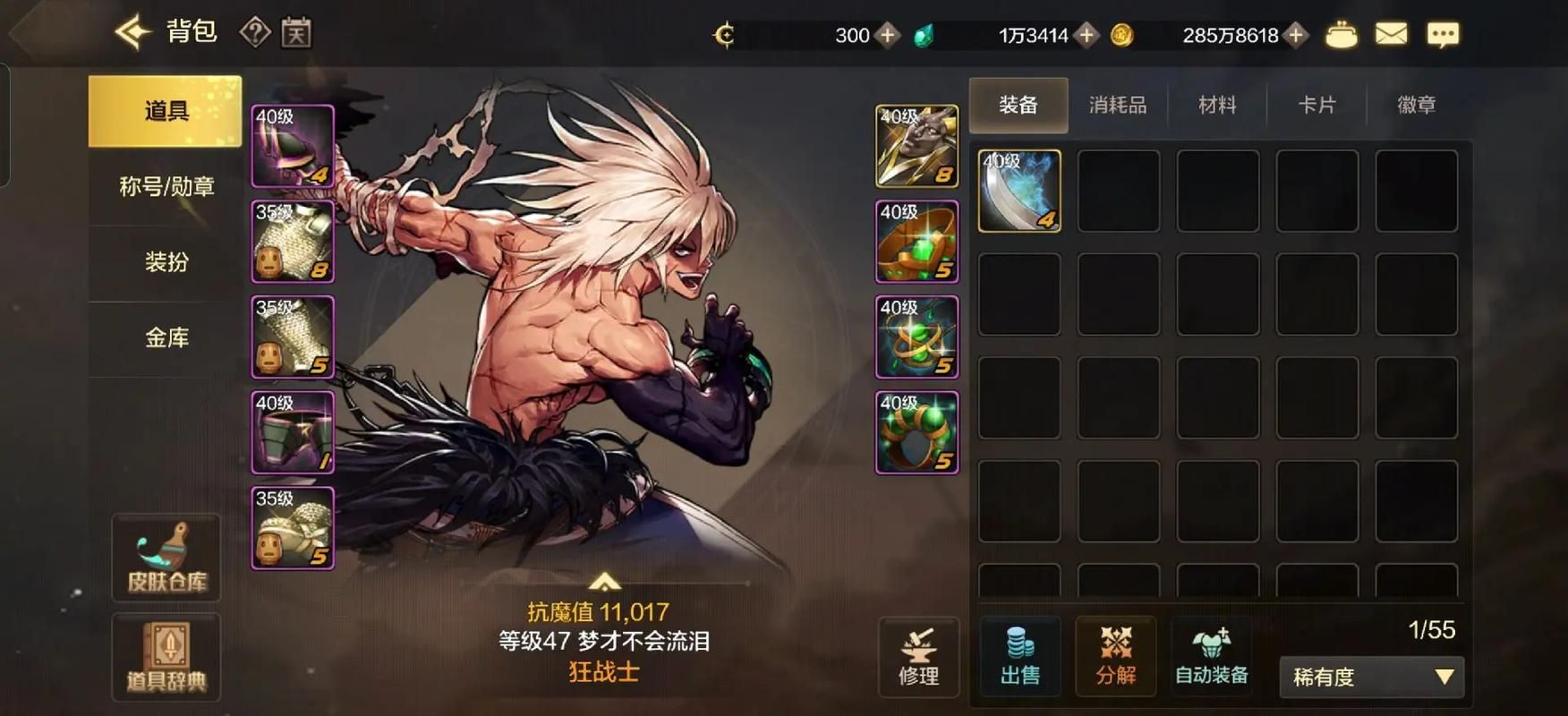Open the 皮肤仓库 skin warehouse

165,557
